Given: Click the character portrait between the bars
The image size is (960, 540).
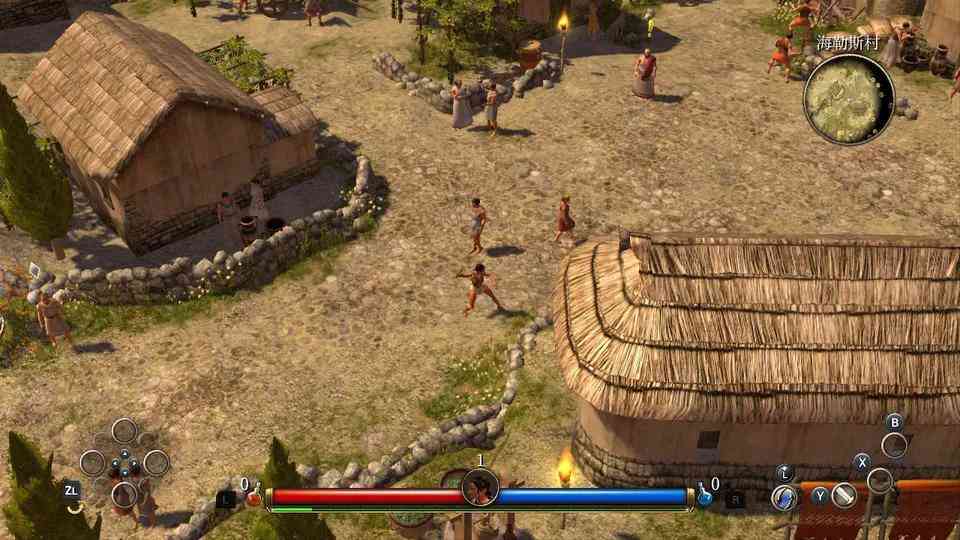Looking at the screenshot, I should [x=480, y=488].
